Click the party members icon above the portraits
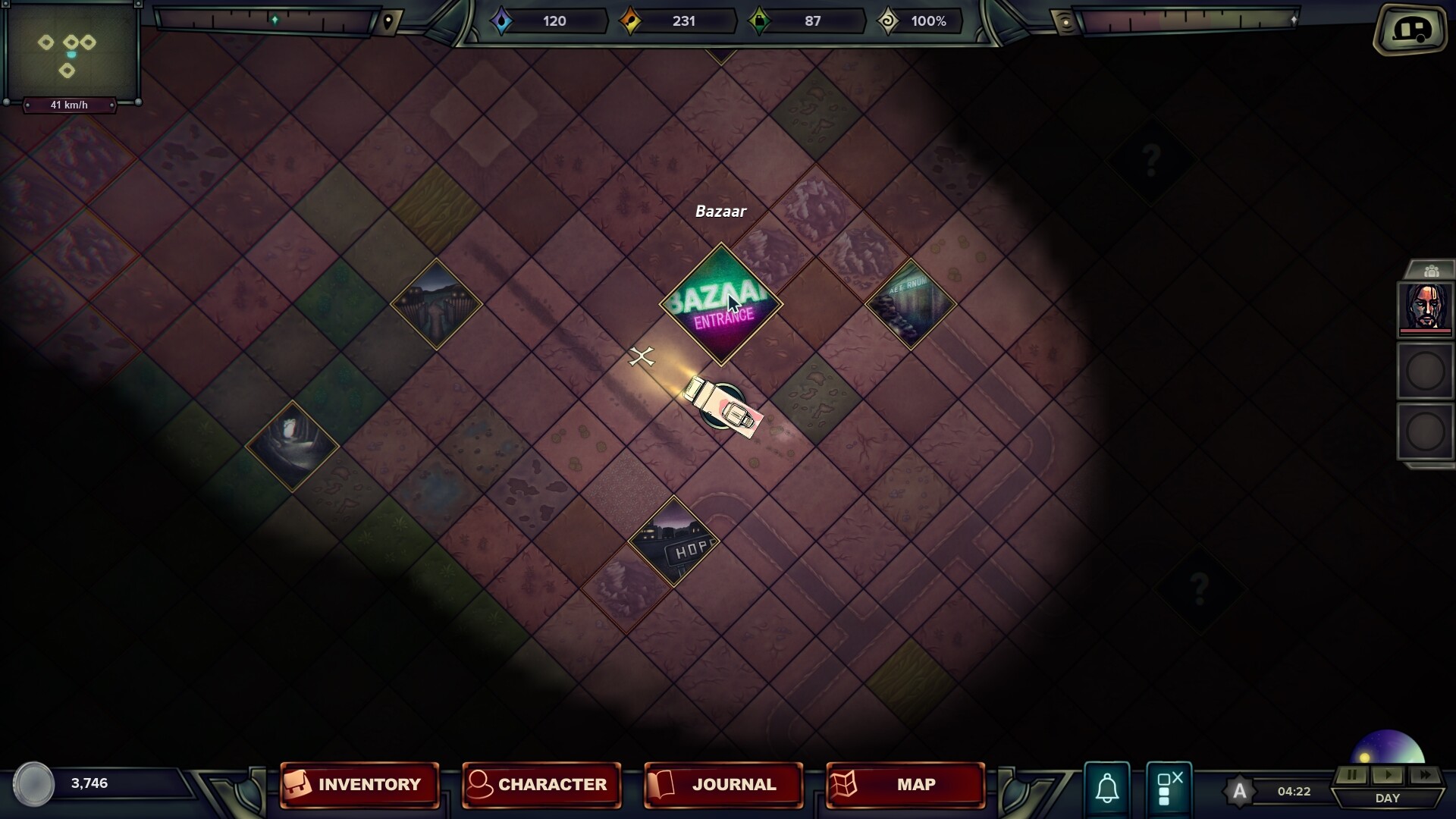 [x=1432, y=269]
